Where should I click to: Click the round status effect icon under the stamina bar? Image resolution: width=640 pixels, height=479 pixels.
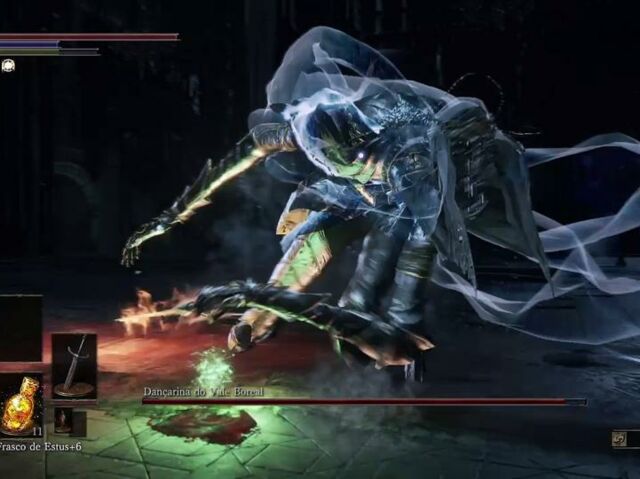pos(8,65)
